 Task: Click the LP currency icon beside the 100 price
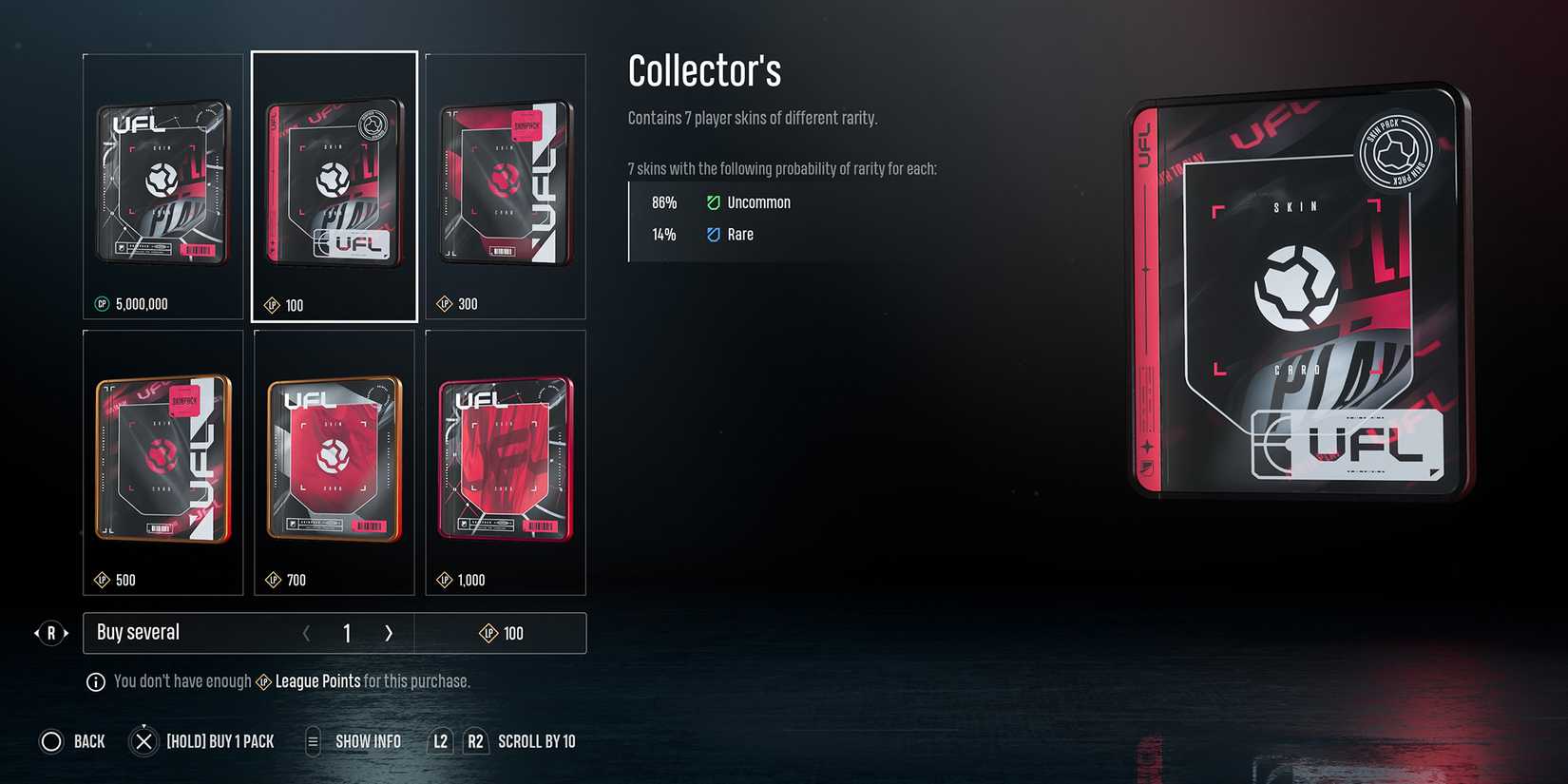[273, 305]
